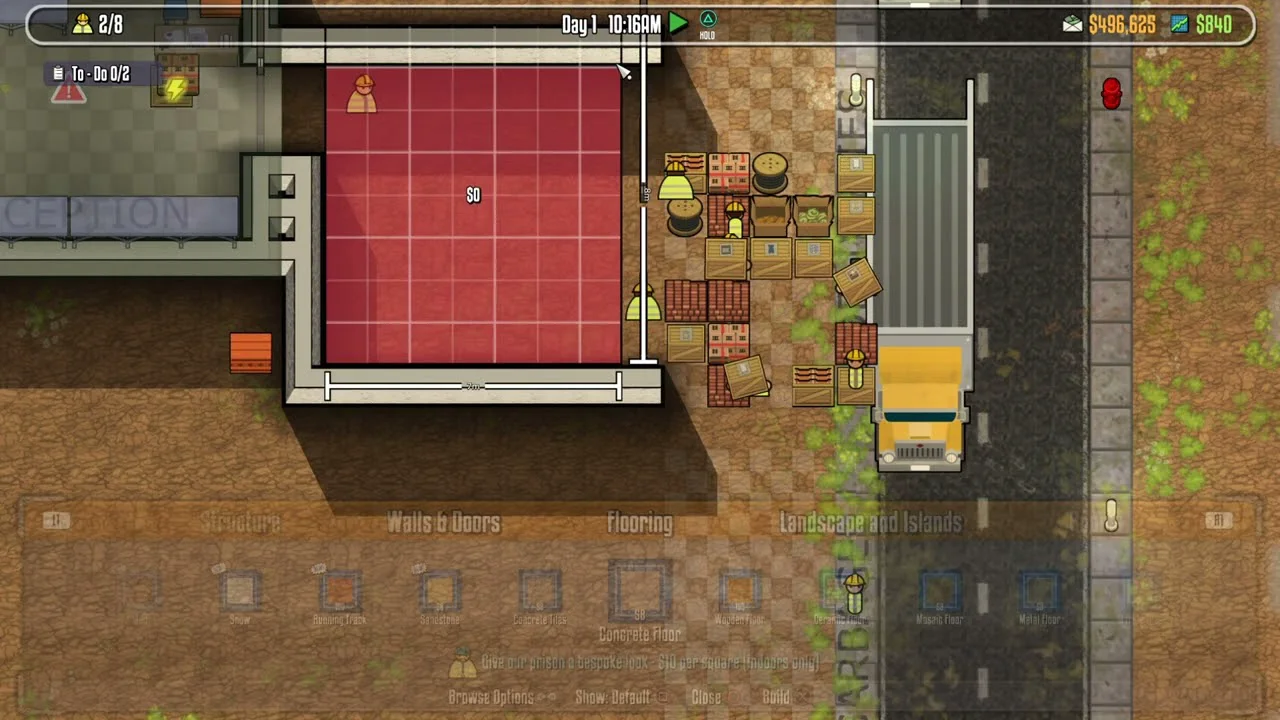1280x720 pixels.
Task: Click the red warning triangle alert
Action: click(x=68, y=93)
